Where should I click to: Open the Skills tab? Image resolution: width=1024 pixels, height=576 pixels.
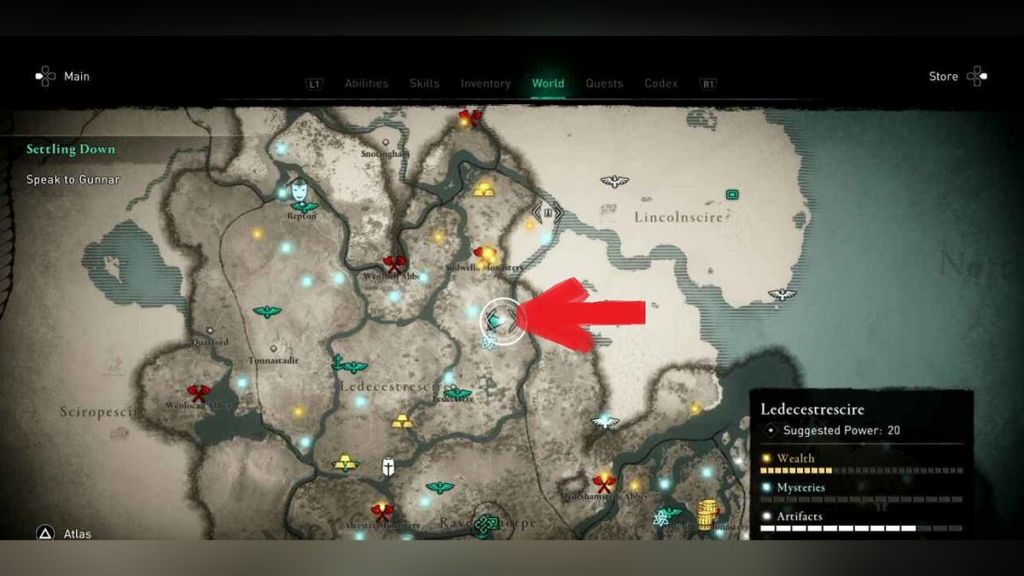pos(424,84)
